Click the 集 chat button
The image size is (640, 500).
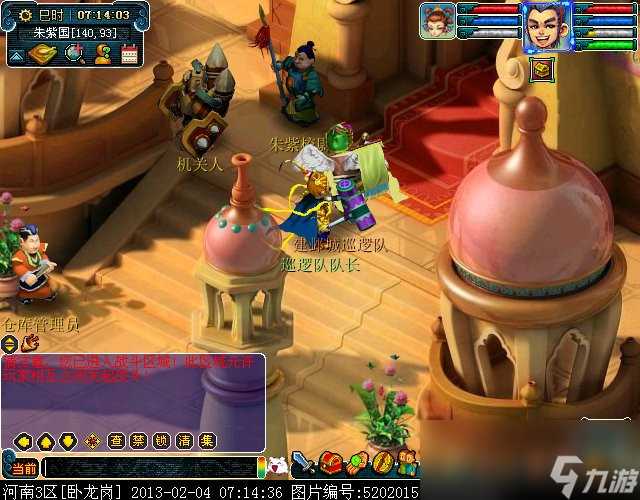pyautogui.click(x=206, y=440)
